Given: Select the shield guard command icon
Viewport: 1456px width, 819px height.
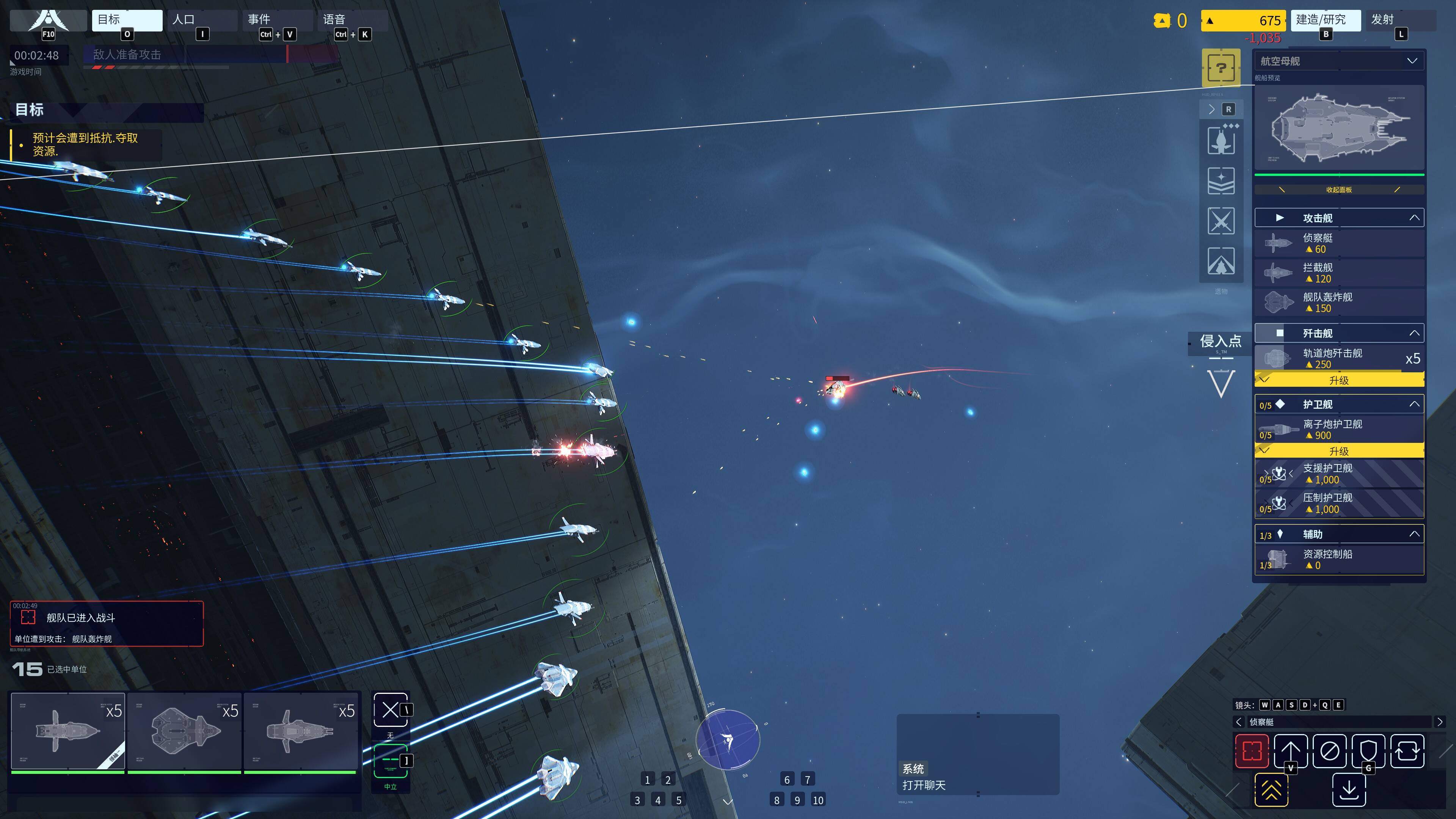Looking at the screenshot, I should click(1368, 751).
